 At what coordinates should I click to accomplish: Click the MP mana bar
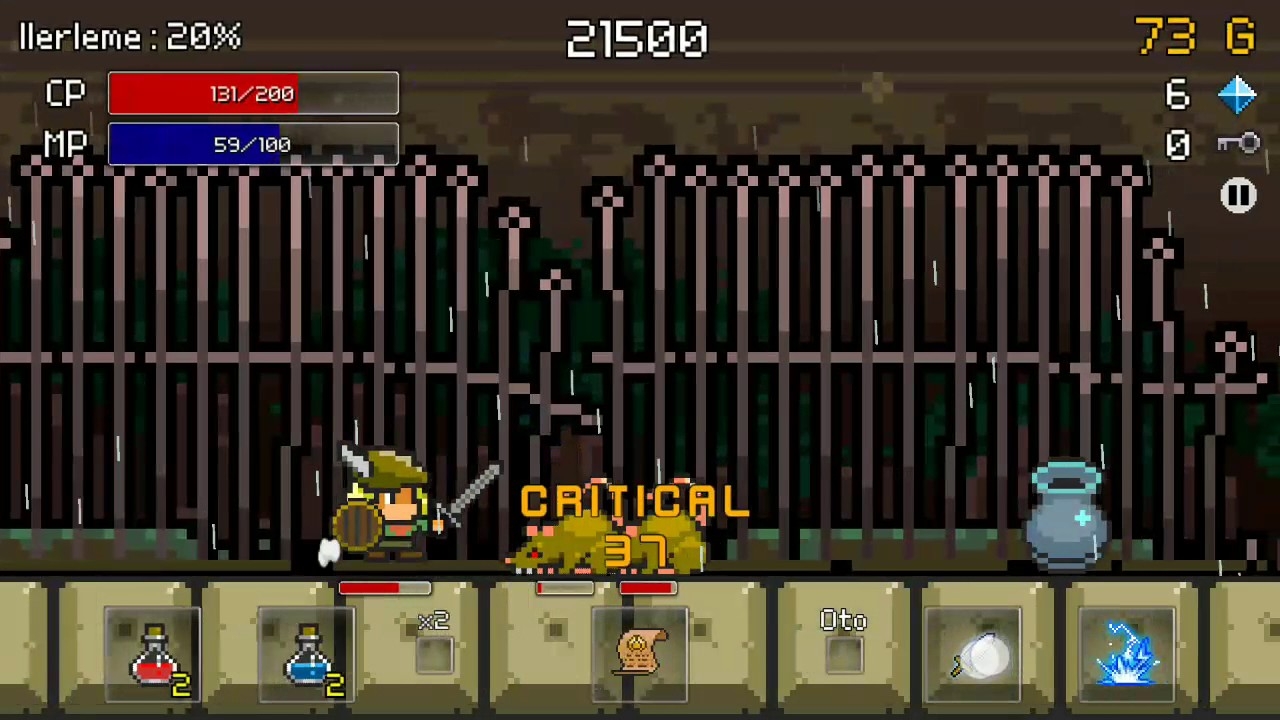252,144
